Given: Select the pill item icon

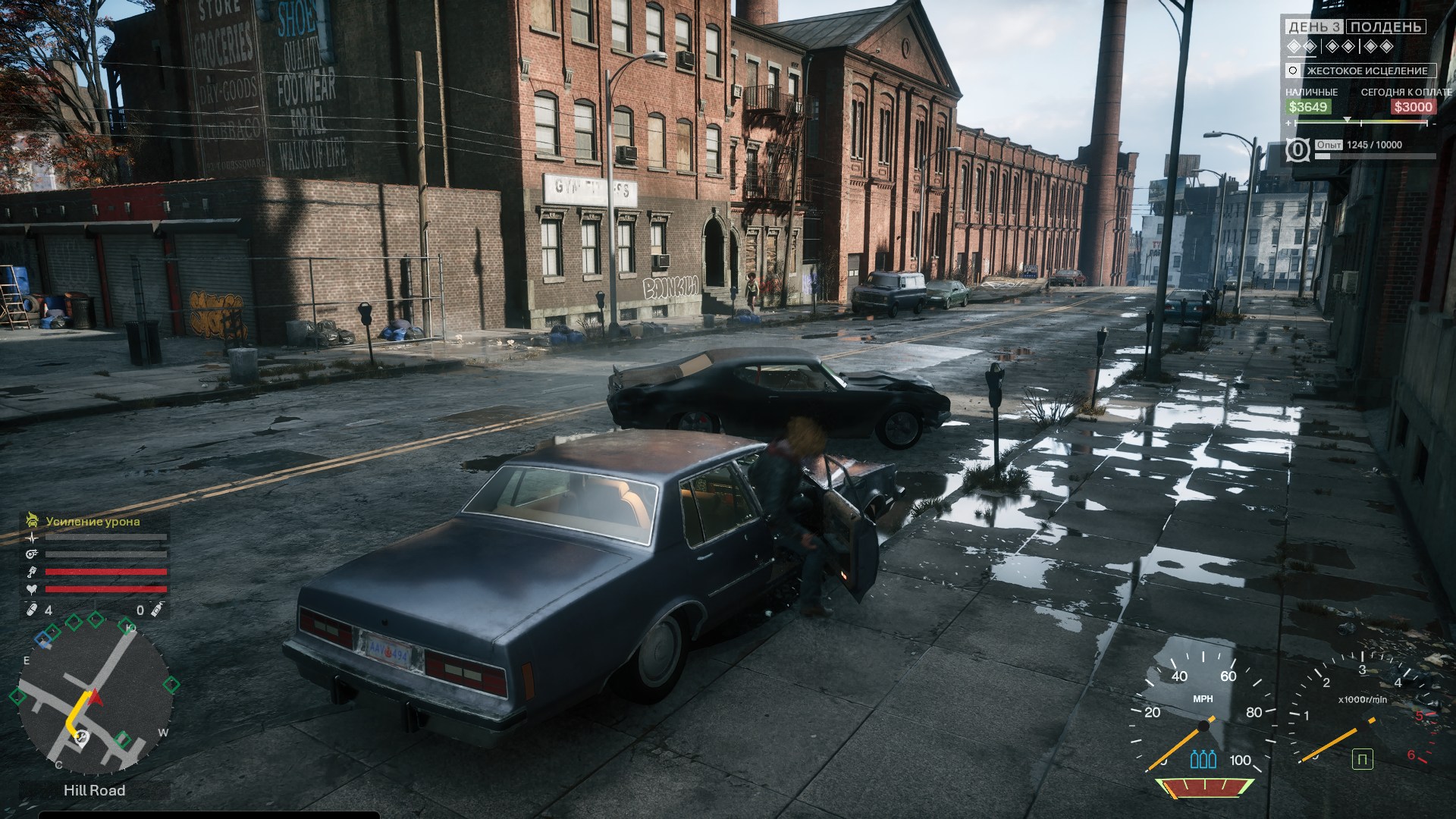Looking at the screenshot, I should [x=32, y=610].
